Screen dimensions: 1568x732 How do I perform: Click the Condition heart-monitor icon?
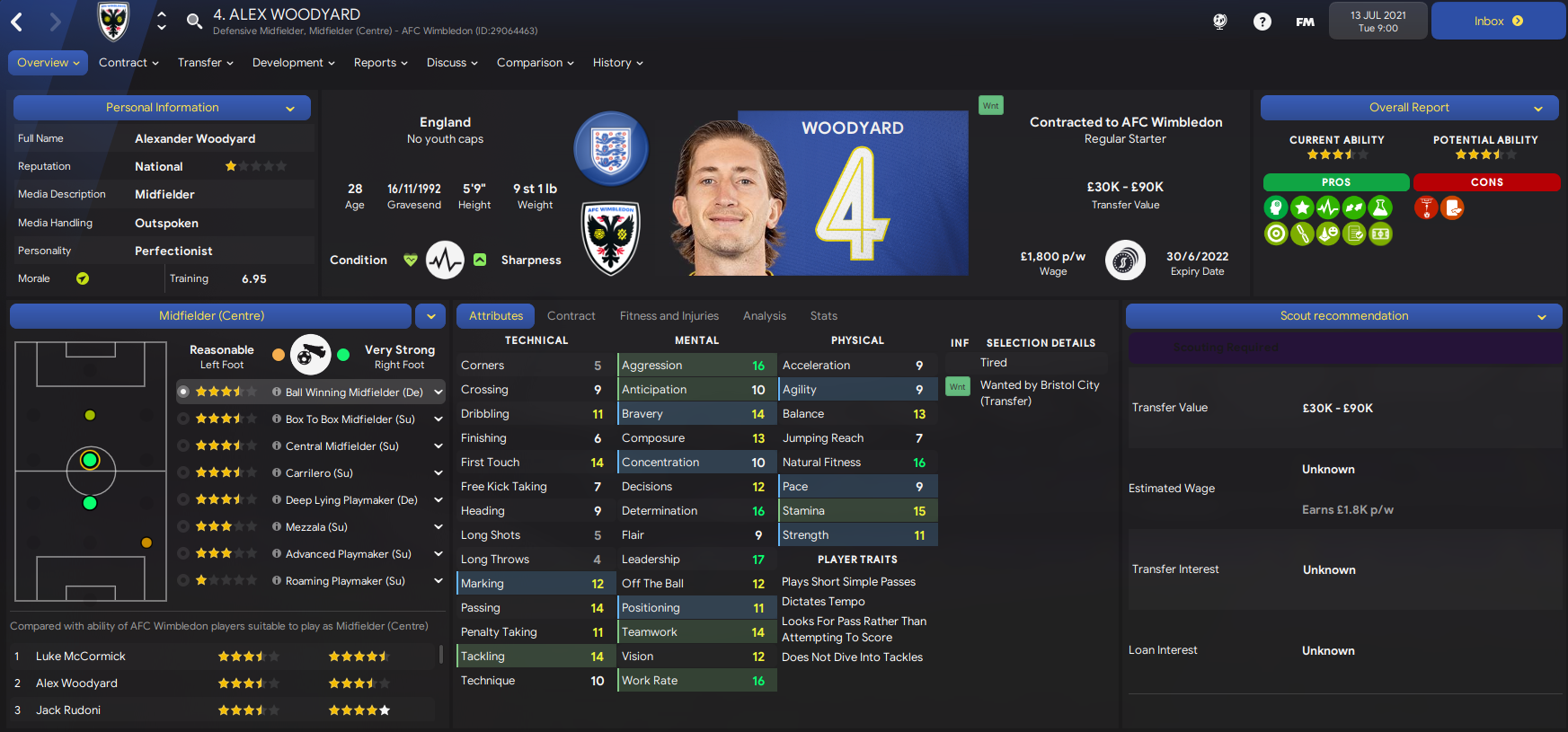[445, 260]
